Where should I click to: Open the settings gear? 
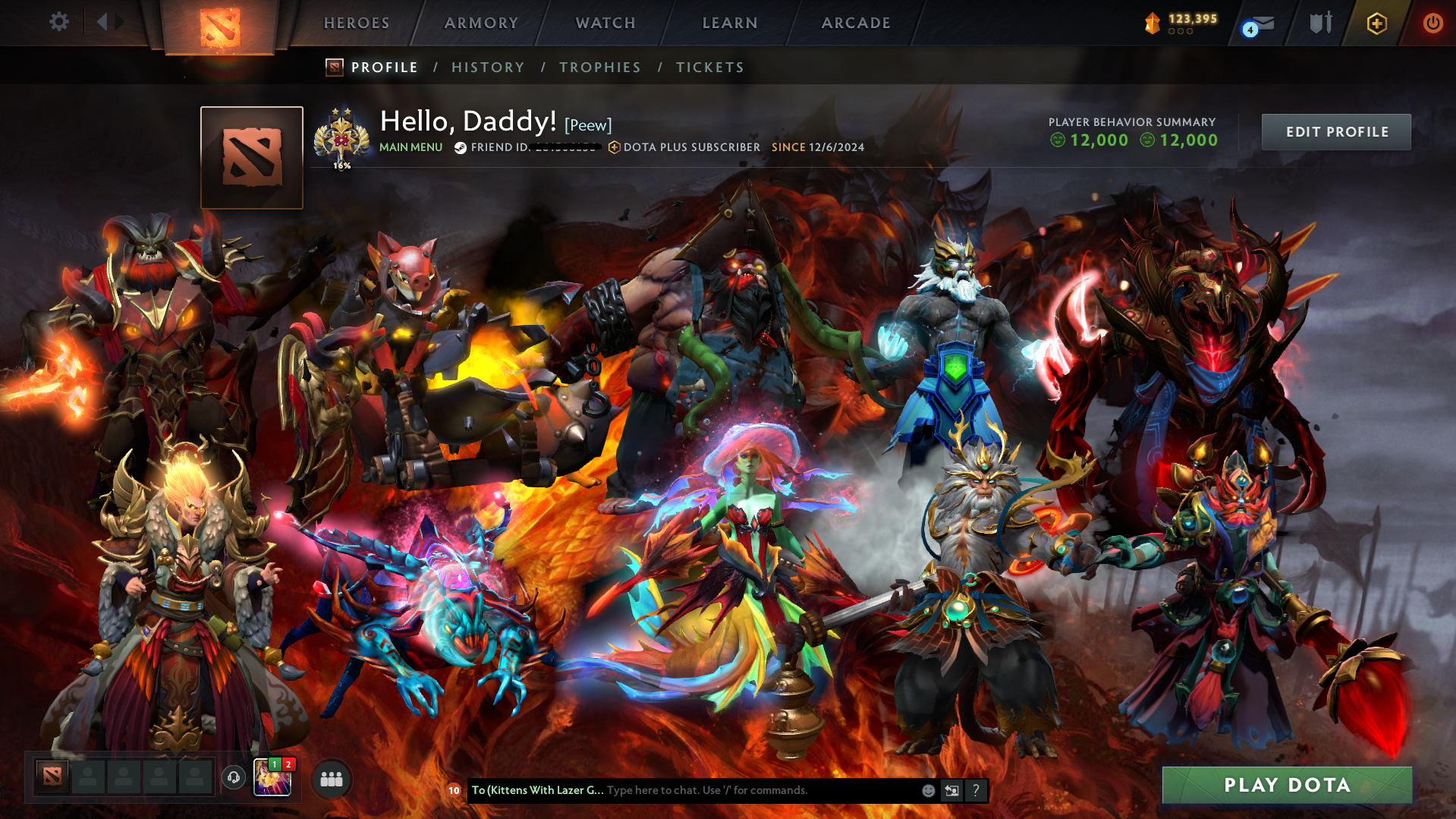click(x=58, y=22)
